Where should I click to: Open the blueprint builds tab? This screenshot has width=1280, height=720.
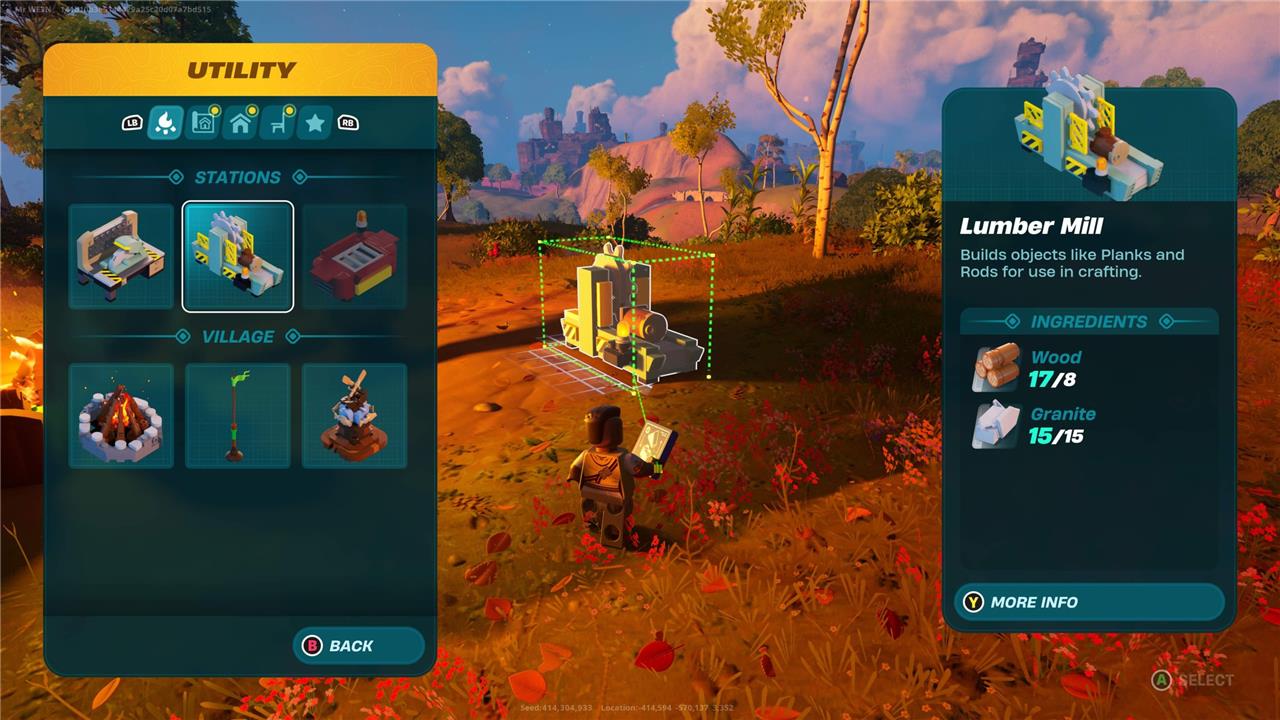point(203,123)
